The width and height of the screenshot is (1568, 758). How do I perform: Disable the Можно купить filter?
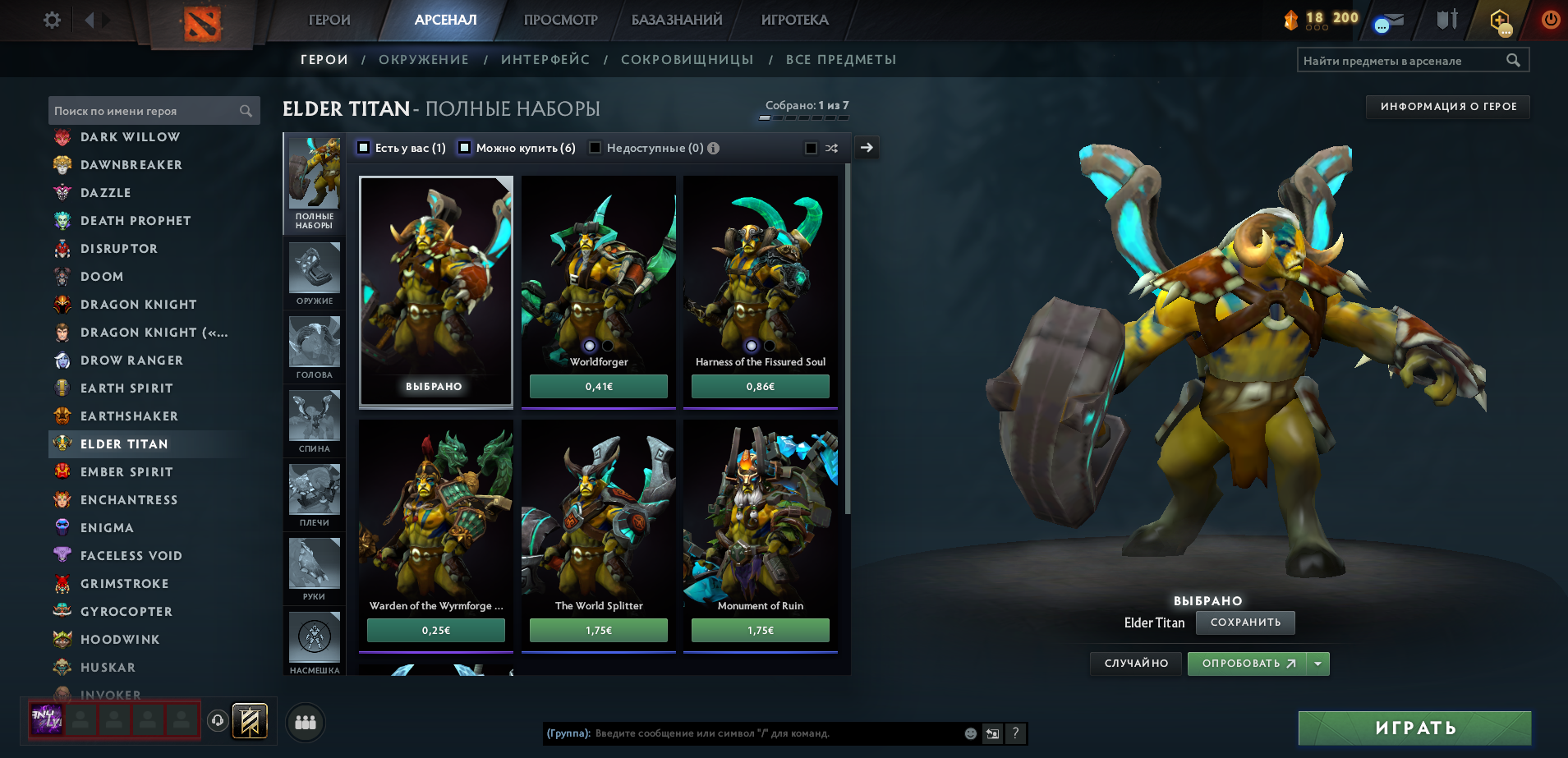(464, 148)
